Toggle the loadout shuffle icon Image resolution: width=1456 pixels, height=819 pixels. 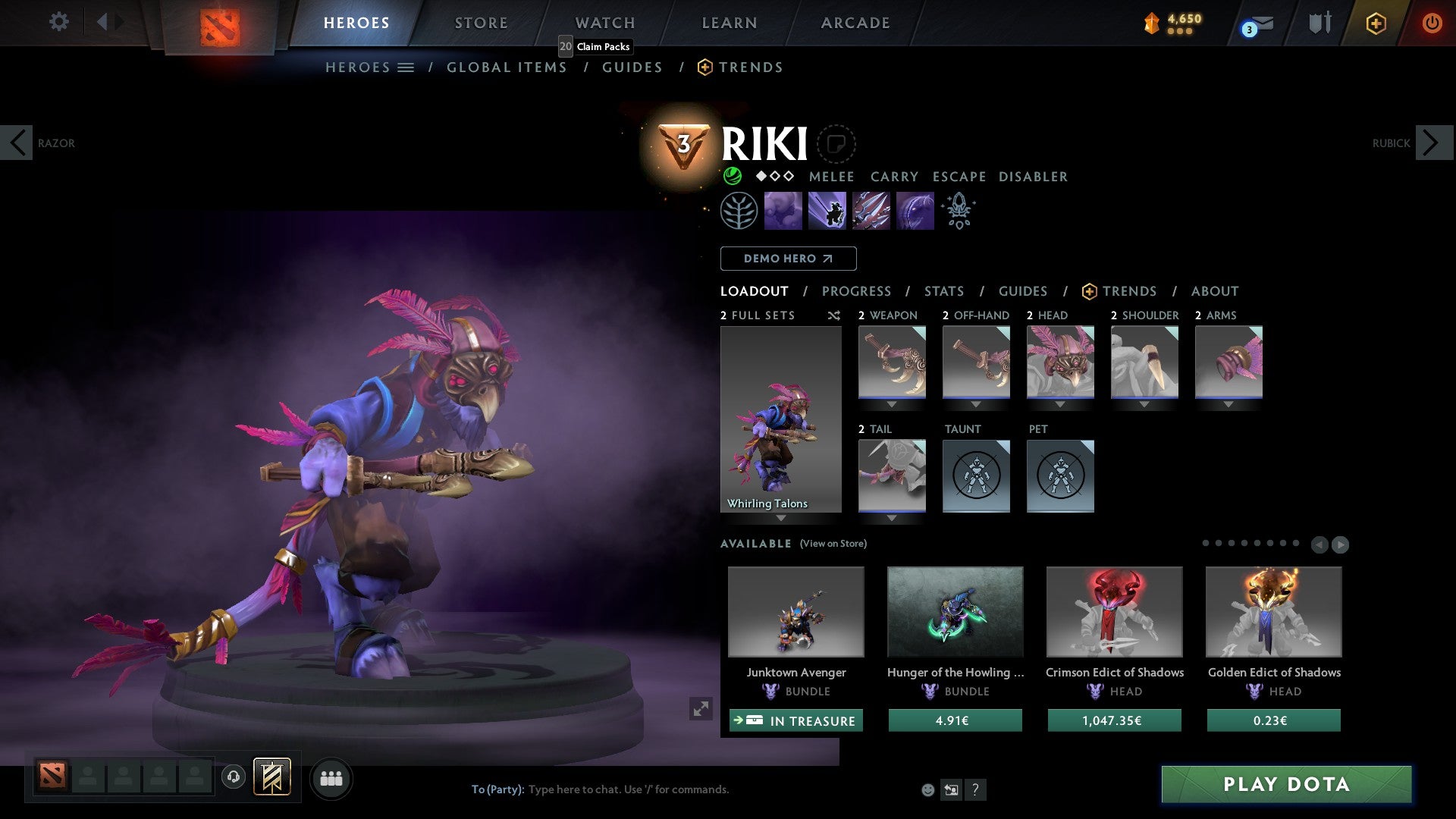pos(834,315)
